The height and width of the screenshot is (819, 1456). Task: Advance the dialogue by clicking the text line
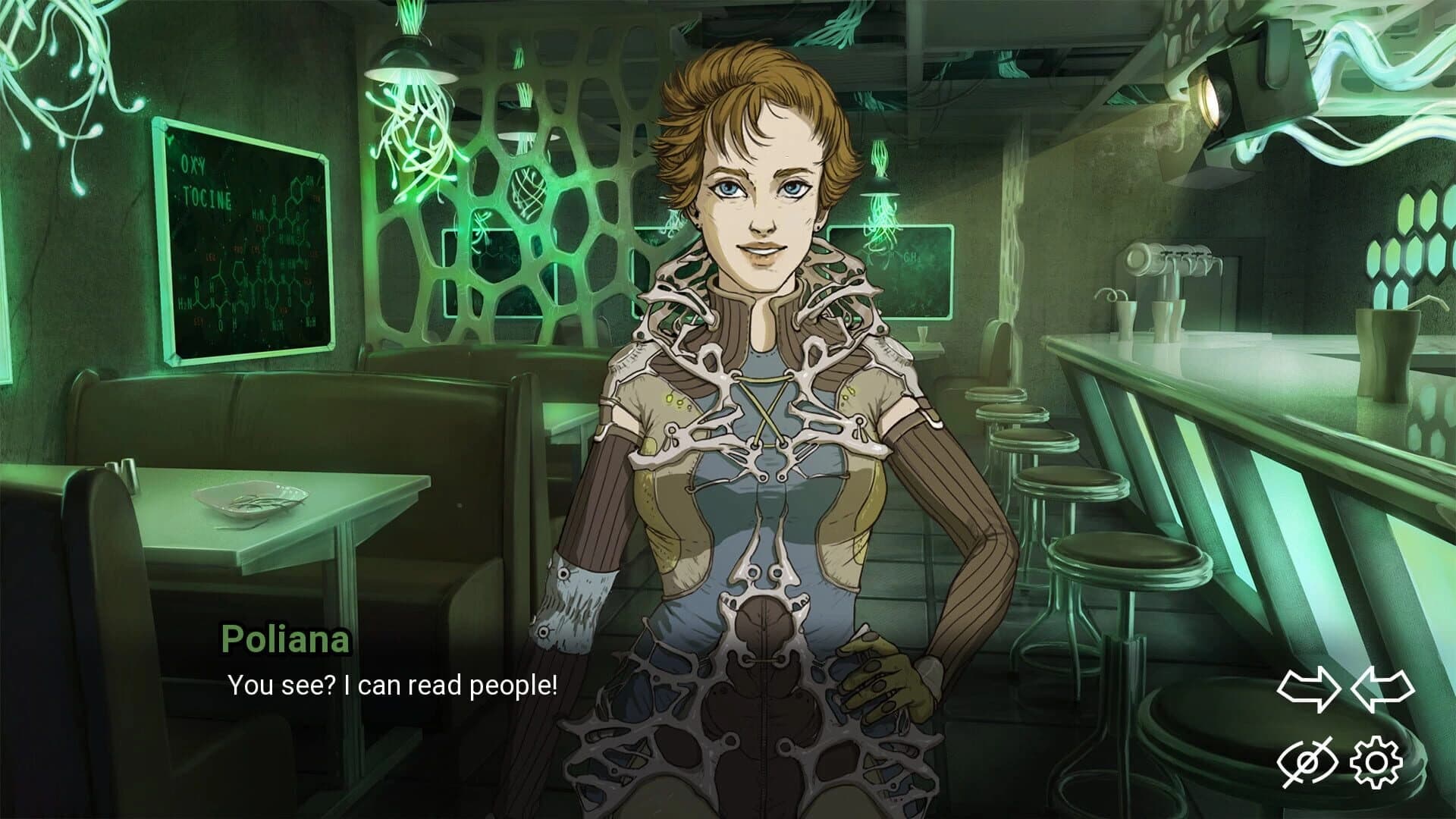click(391, 686)
